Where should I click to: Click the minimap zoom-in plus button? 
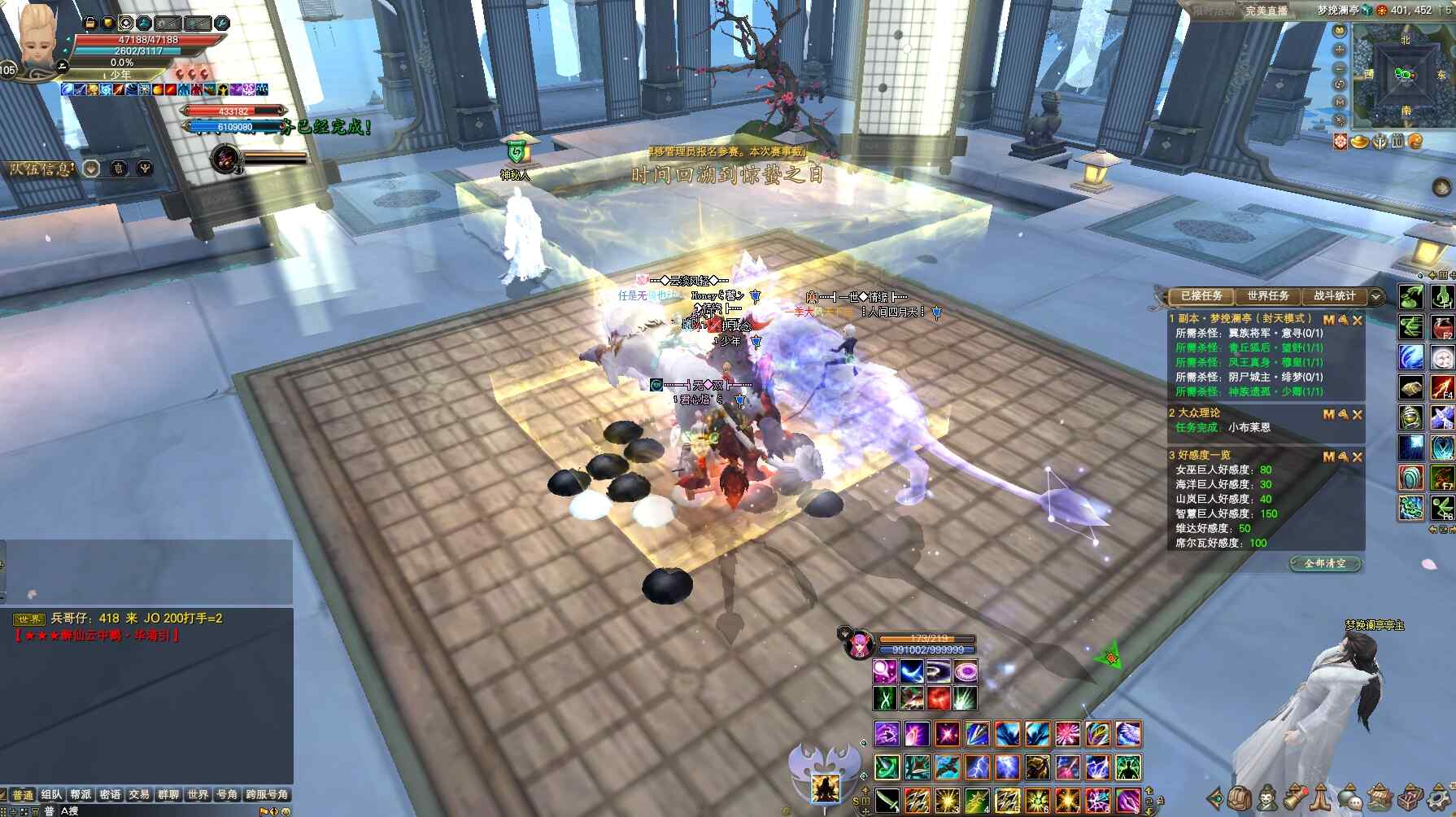click(x=1340, y=49)
